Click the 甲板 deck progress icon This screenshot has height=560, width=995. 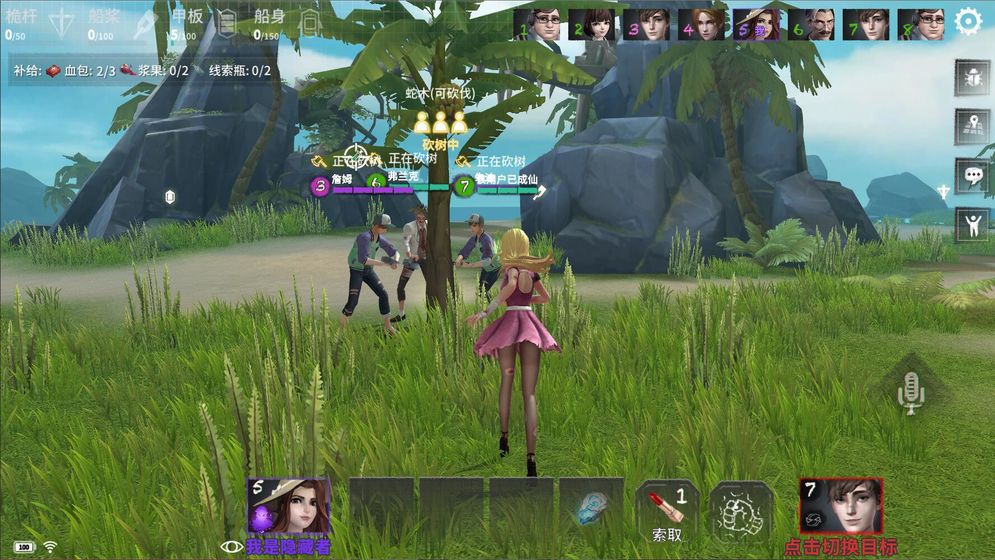click(x=227, y=24)
